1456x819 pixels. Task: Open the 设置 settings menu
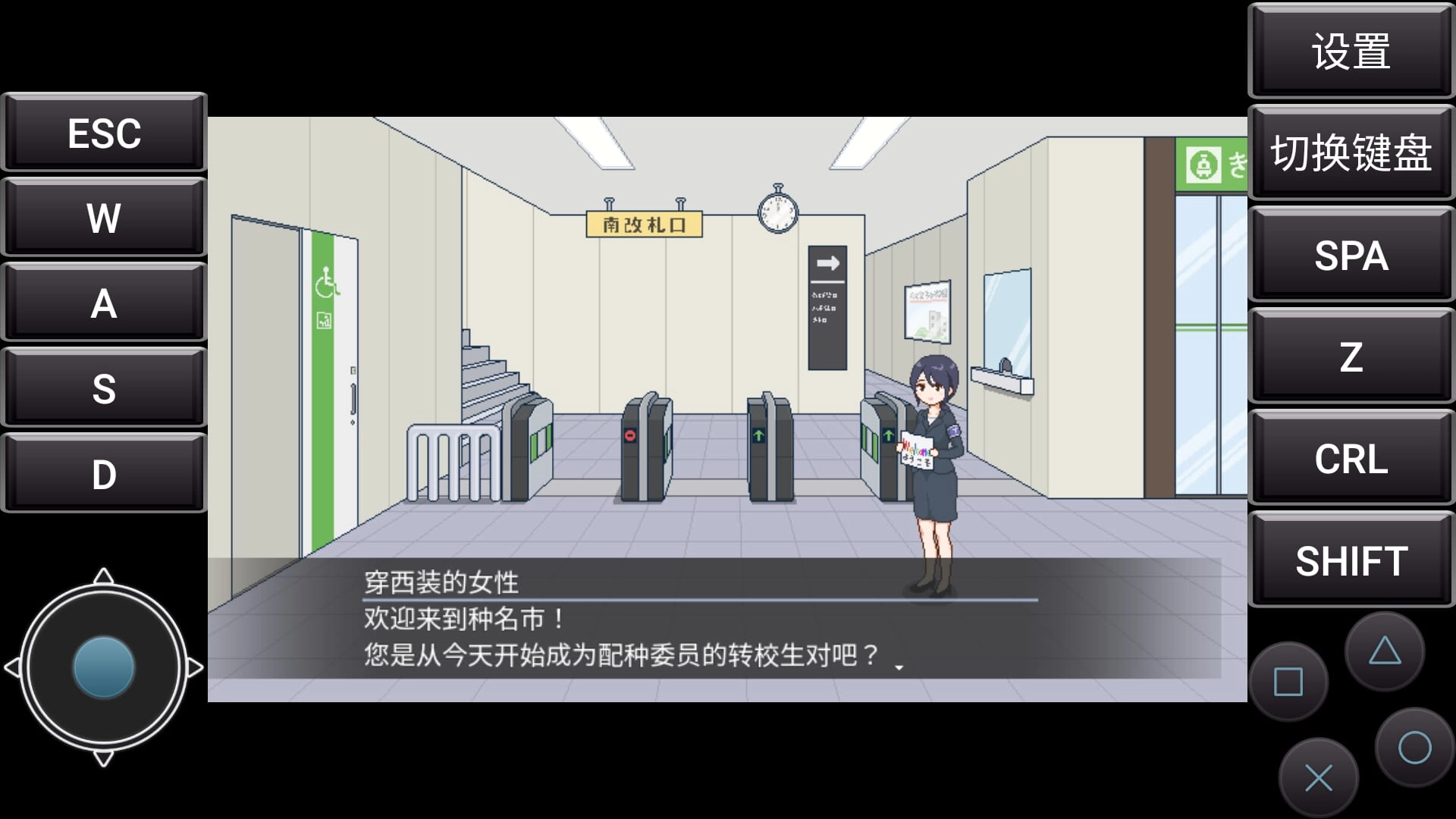click(x=1351, y=52)
